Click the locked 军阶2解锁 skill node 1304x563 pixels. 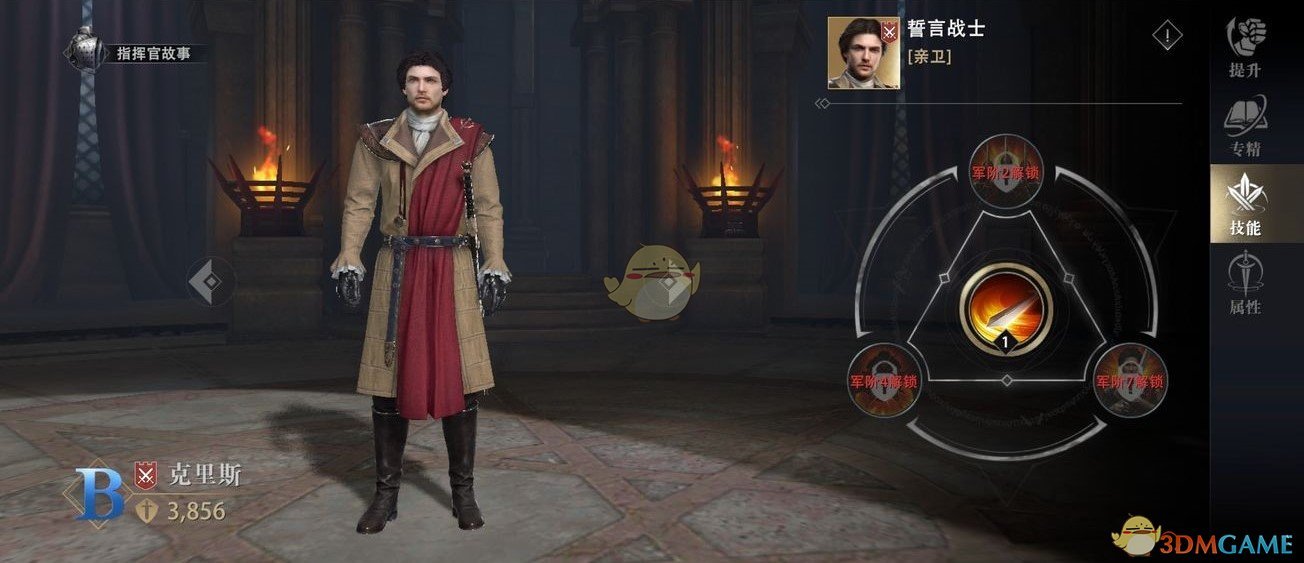(1005, 170)
